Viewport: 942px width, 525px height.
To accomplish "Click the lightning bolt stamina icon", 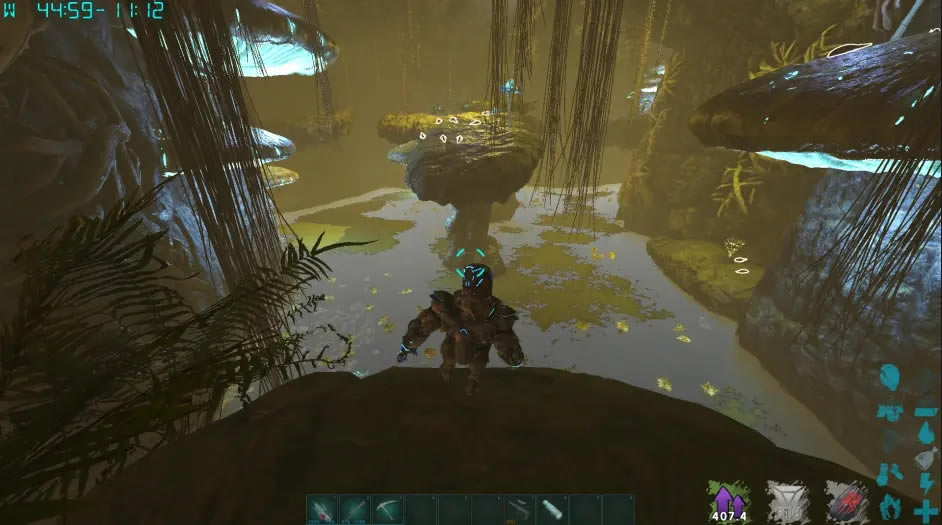I will [x=925, y=484].
